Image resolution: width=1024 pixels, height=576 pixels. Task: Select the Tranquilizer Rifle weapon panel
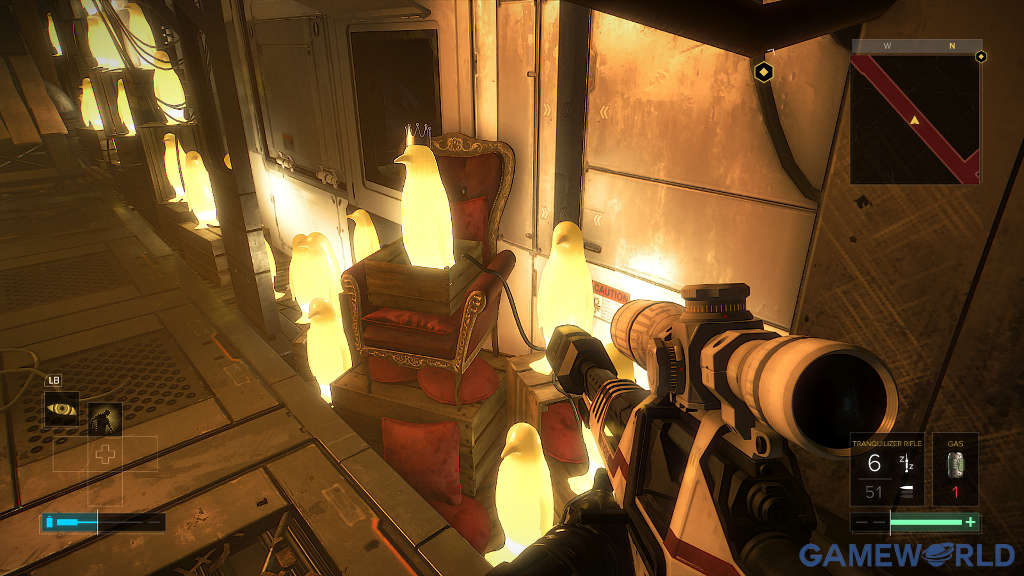pyautogui.click(x=887, y=469)
